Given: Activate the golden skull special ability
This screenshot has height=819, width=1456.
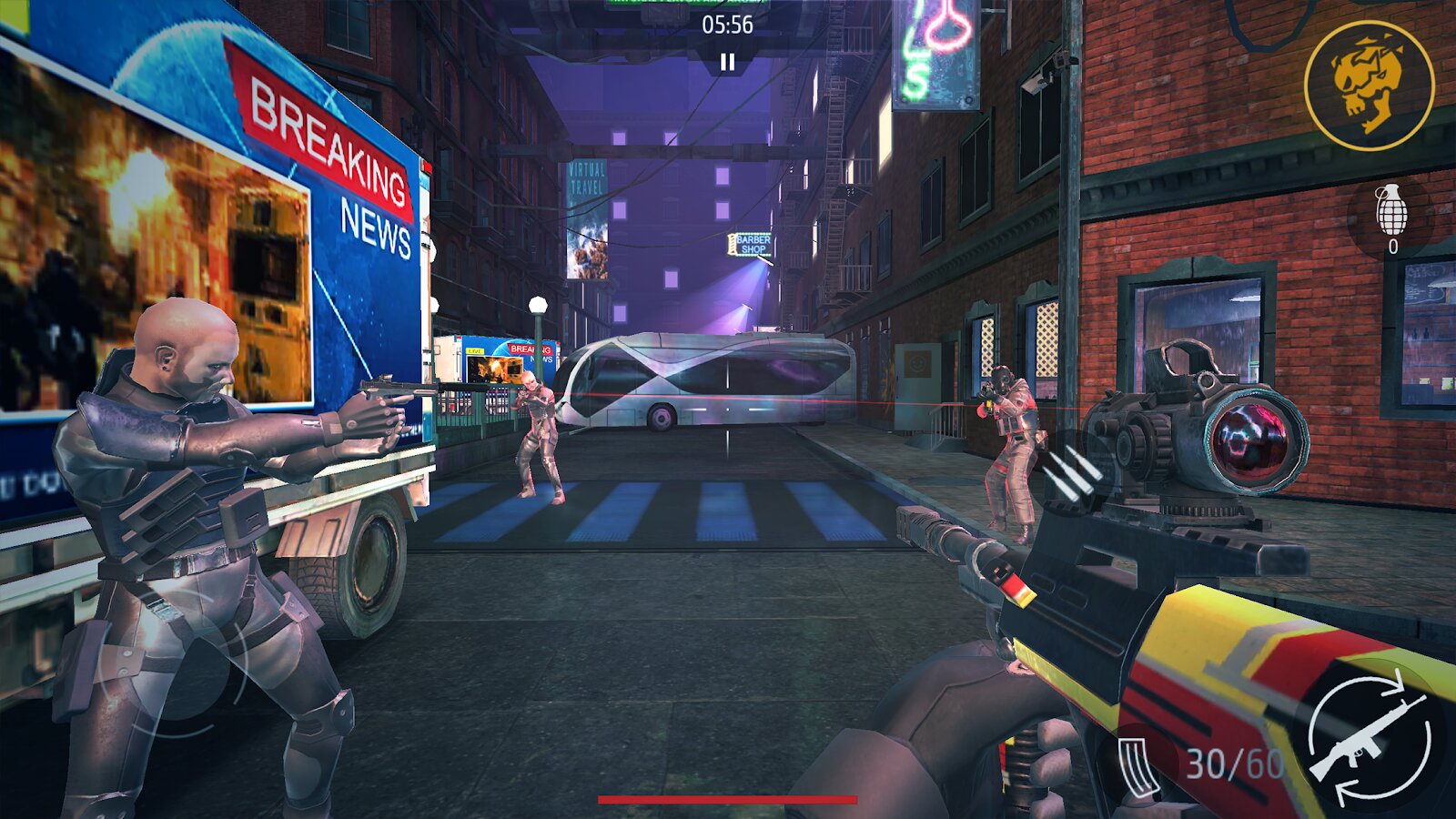Looking at the screenshot, I should click(1369, 86).
